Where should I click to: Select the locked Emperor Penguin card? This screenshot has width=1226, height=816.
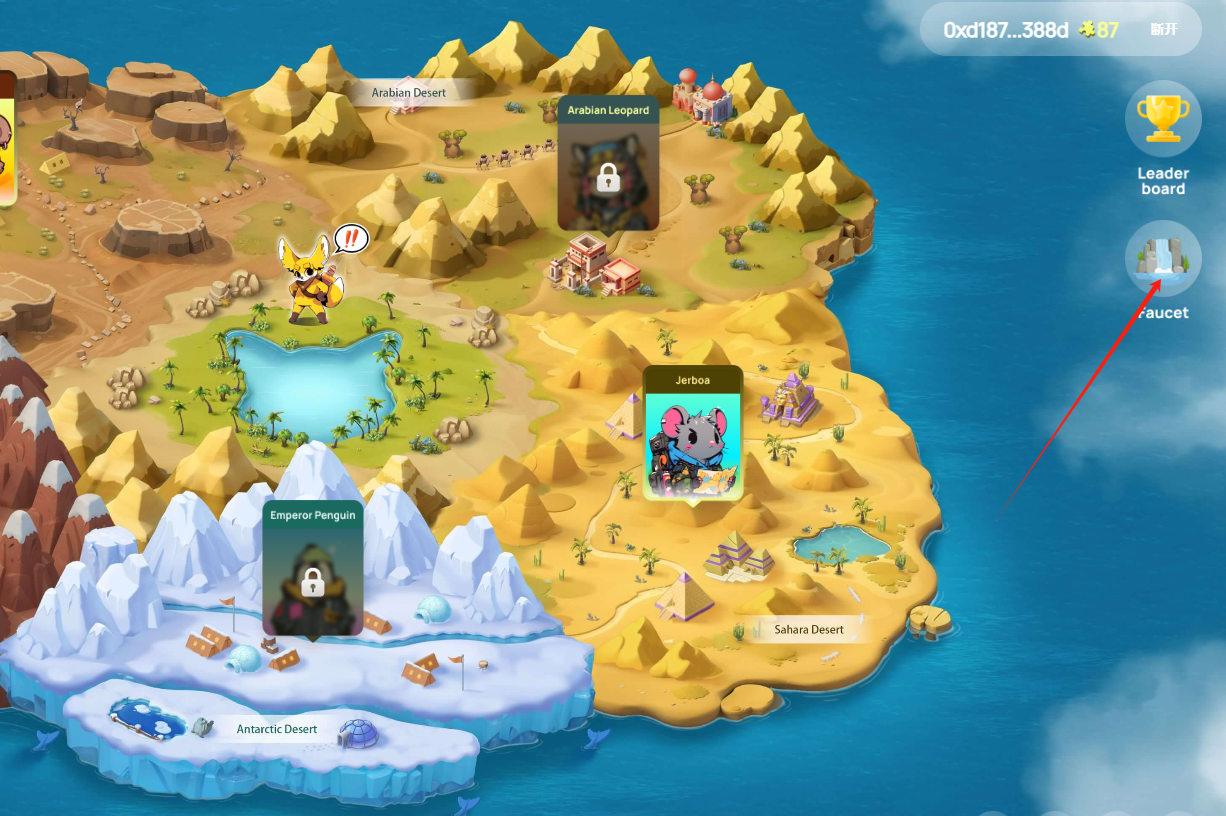tap(312, 570)
